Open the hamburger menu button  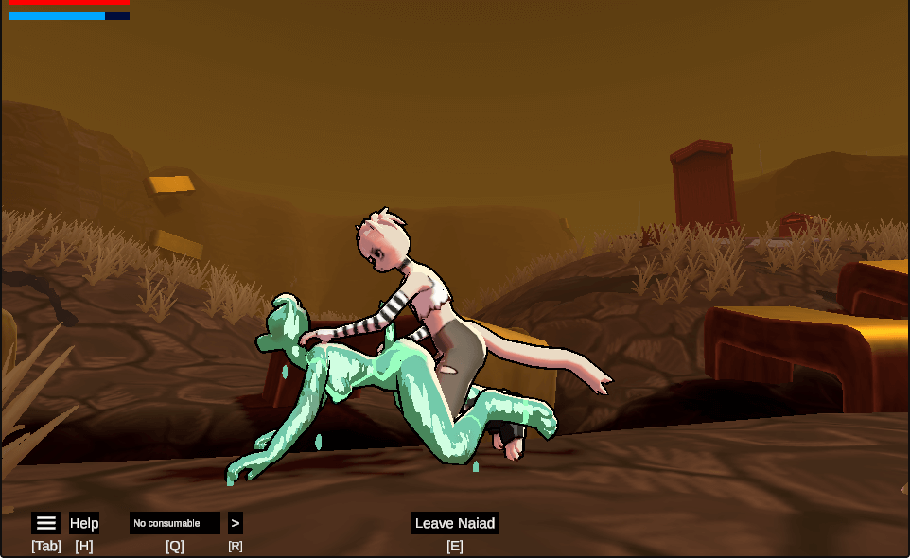coord(46,523)
